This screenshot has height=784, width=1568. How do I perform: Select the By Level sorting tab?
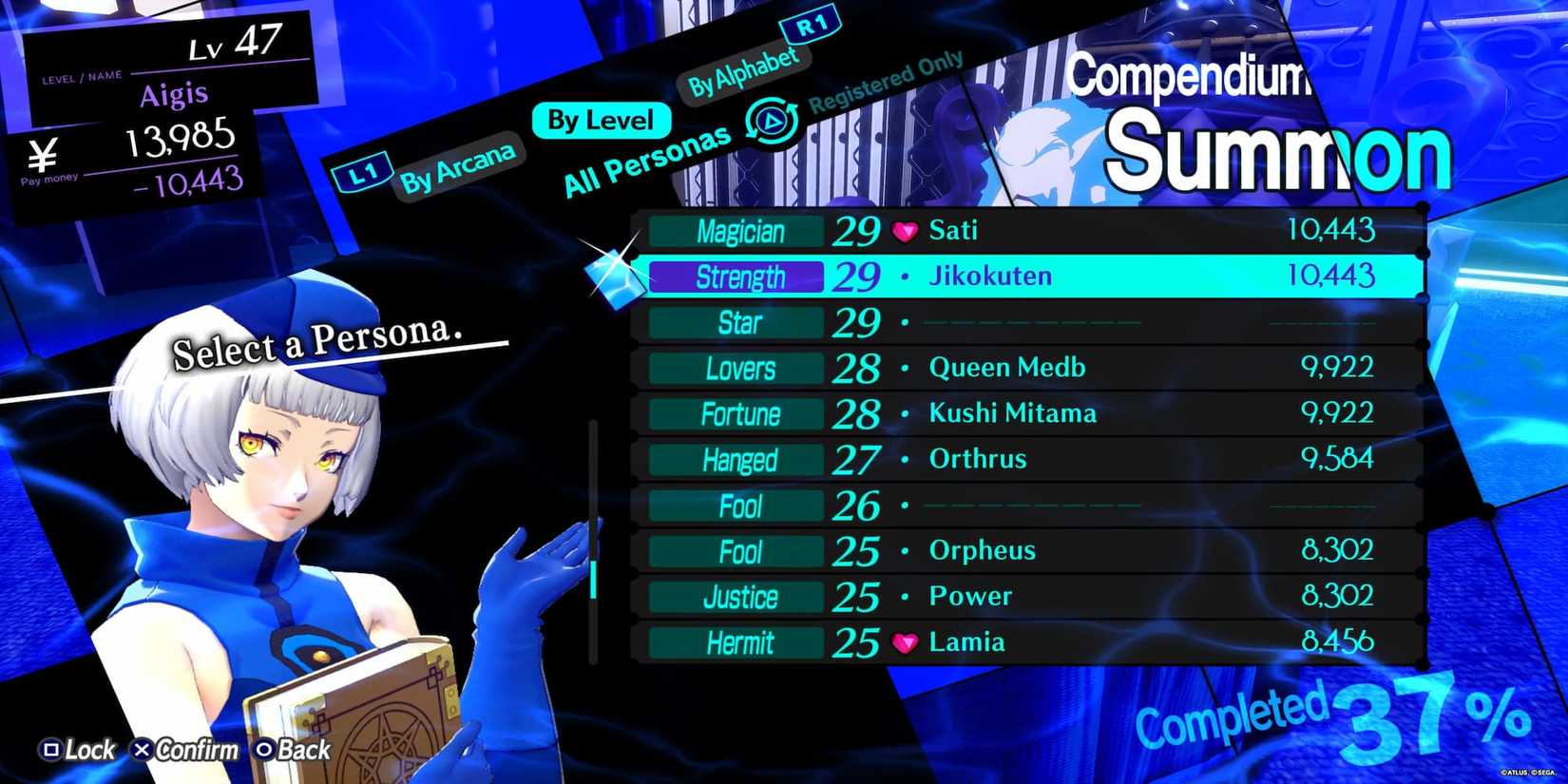(601, 120)
